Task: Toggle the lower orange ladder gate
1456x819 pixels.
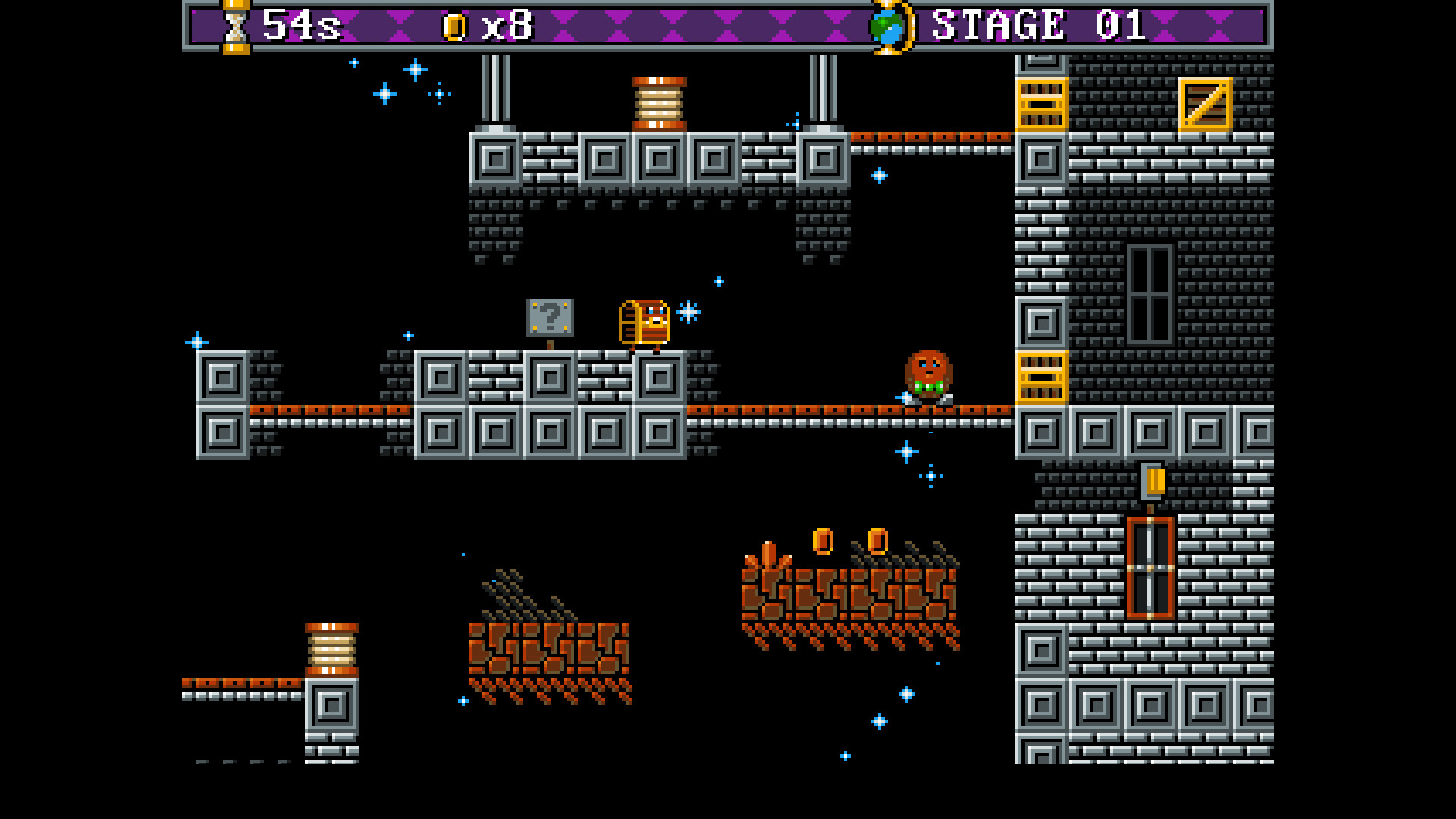Action: (1040, 378)
